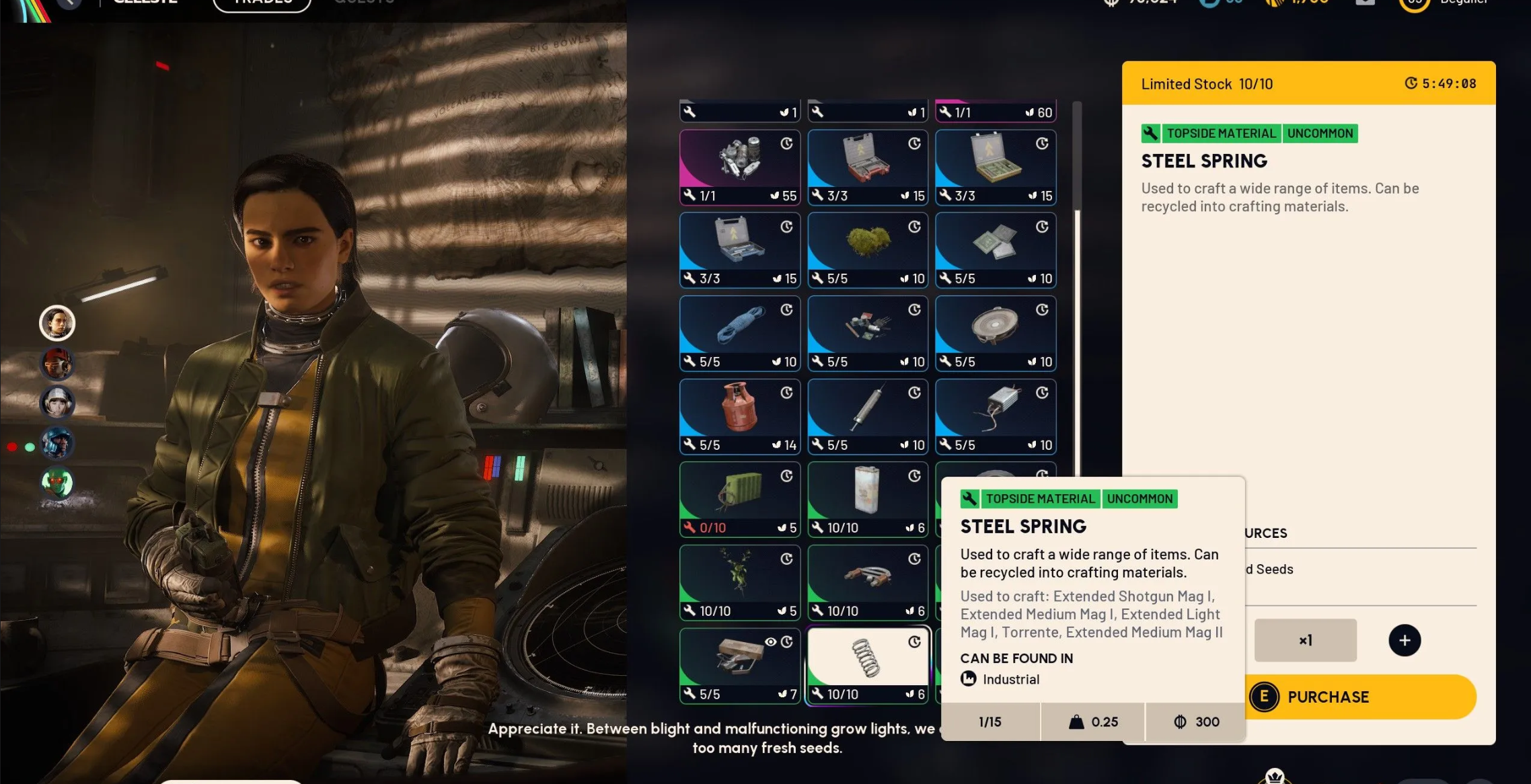Purchase the Steel Spring

[x=1359, y=697]
